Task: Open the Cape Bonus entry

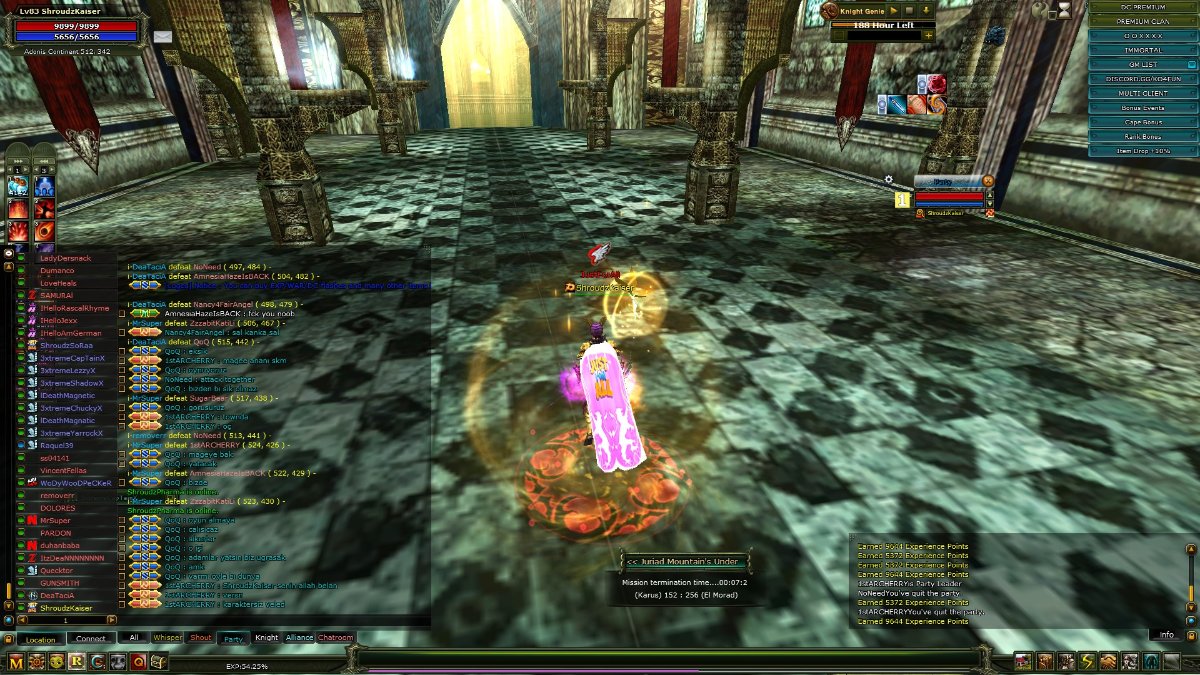Action: tap(1144, 122)
